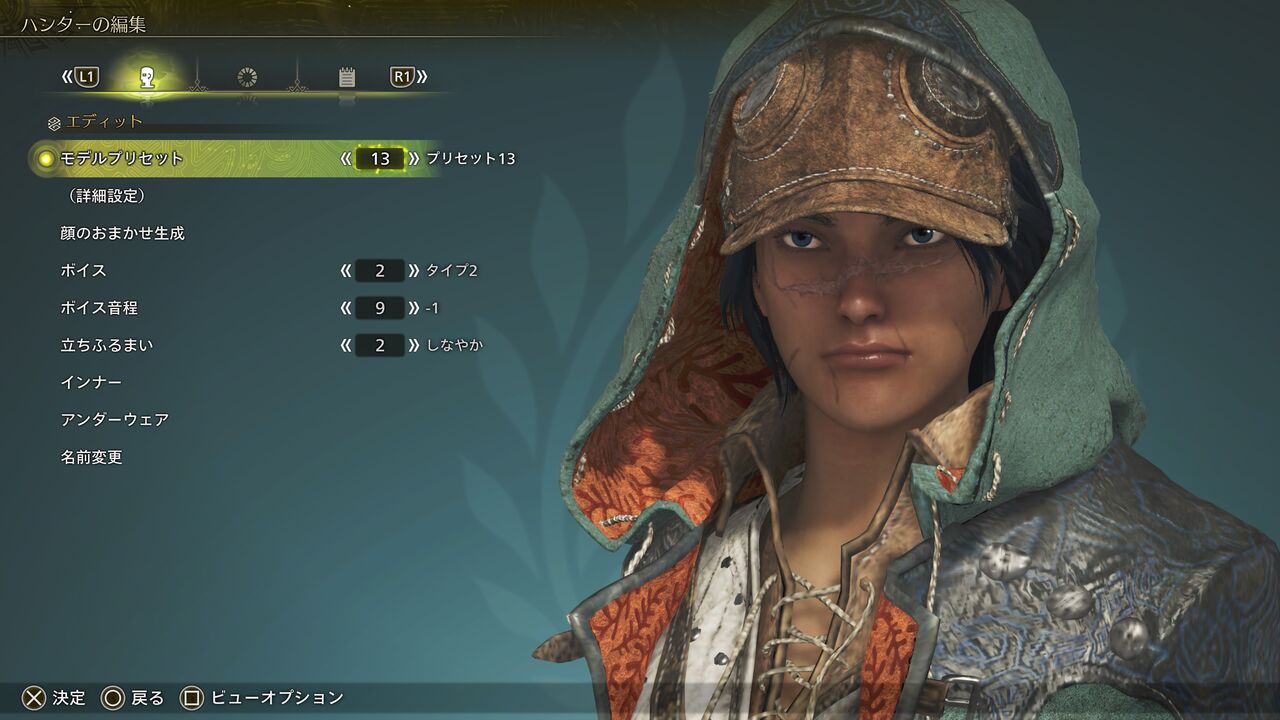Choose 名前変更 to rename the hunter
1280x720 pixels.
coord(91,457)
